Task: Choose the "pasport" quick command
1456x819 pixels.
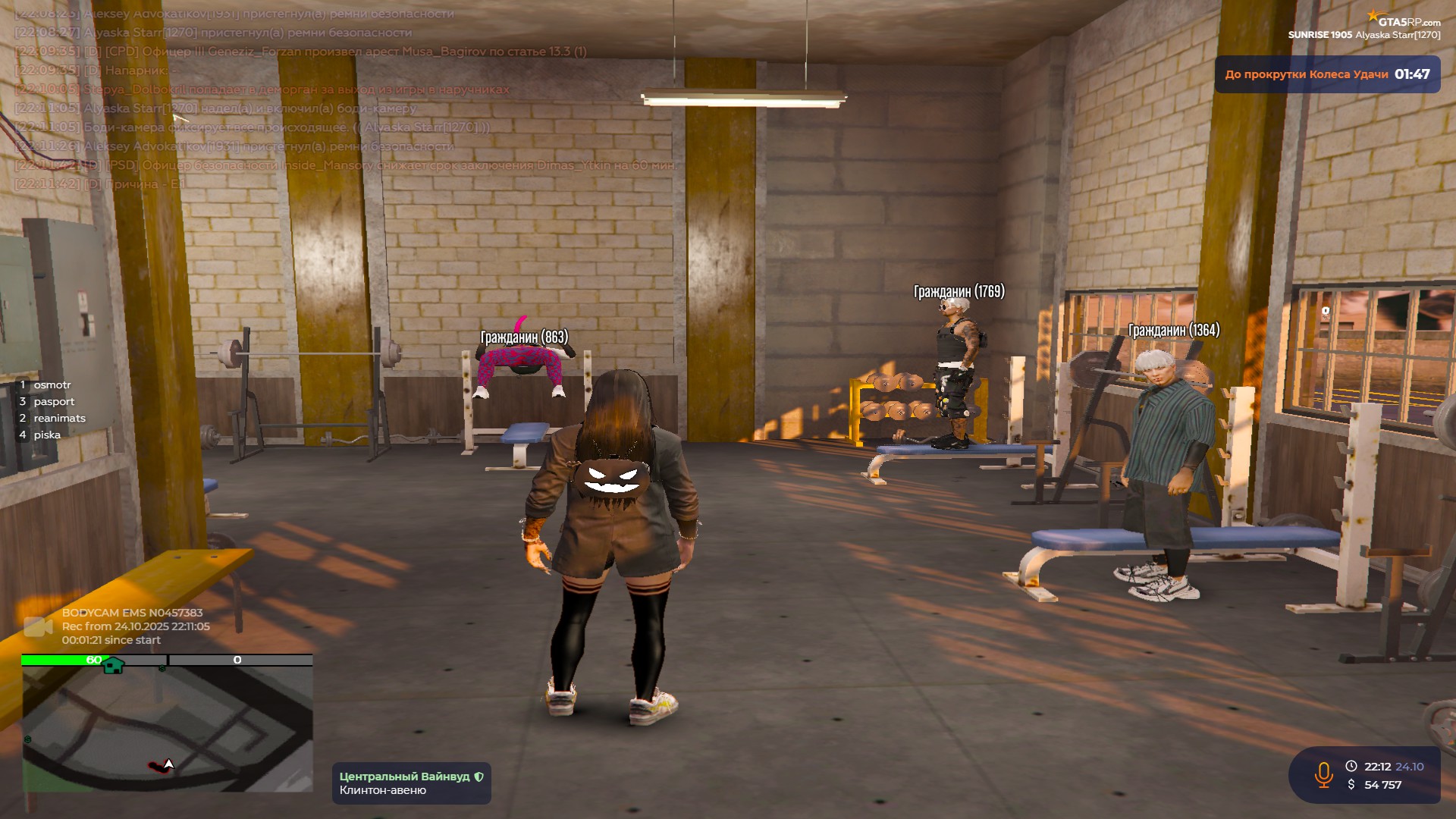Action: tap(54, 402)
